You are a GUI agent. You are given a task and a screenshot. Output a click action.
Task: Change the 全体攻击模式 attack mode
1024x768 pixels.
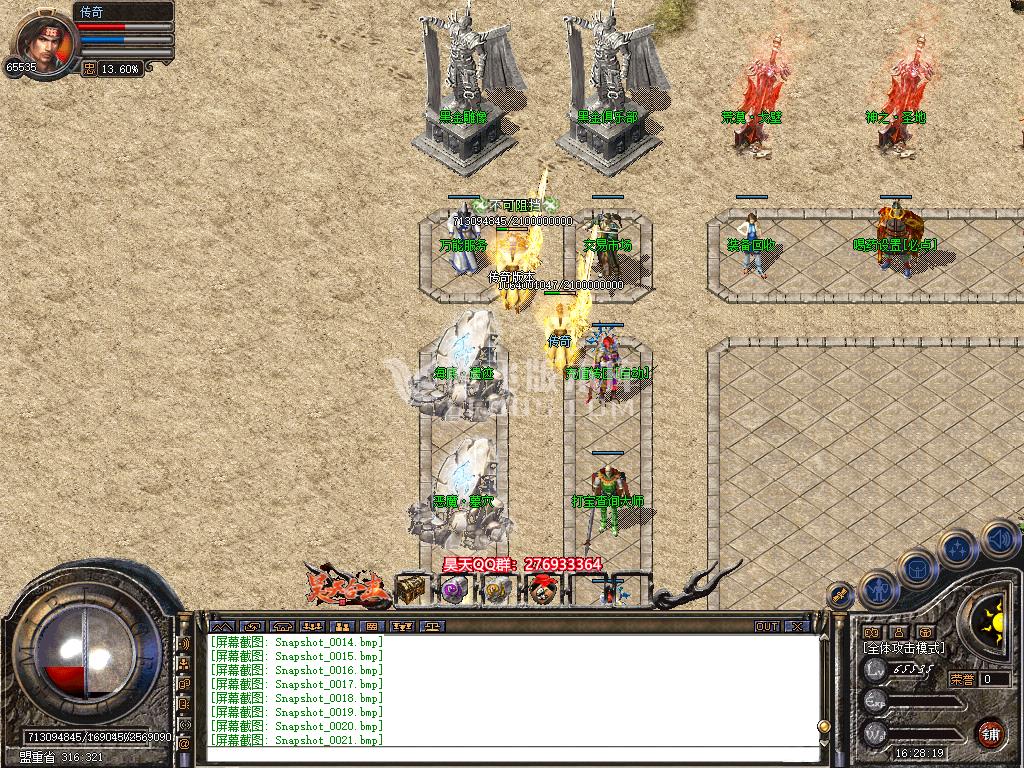(903, 648)
